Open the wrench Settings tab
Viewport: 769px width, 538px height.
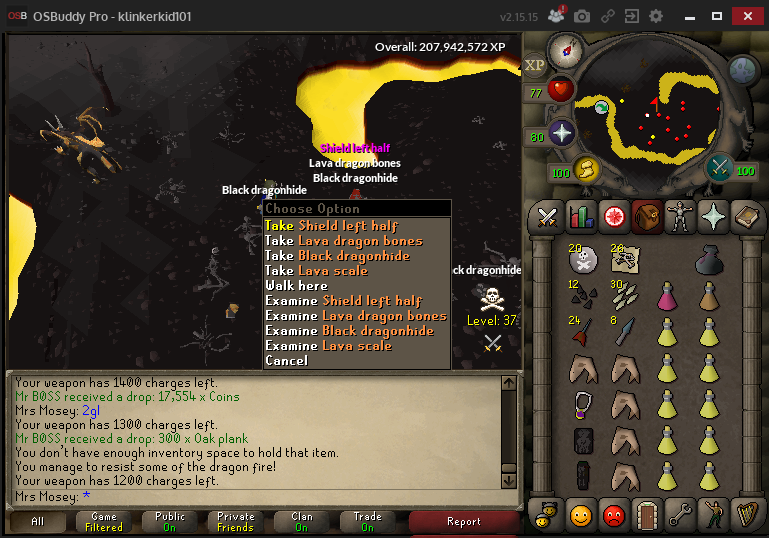pos(680,514)
